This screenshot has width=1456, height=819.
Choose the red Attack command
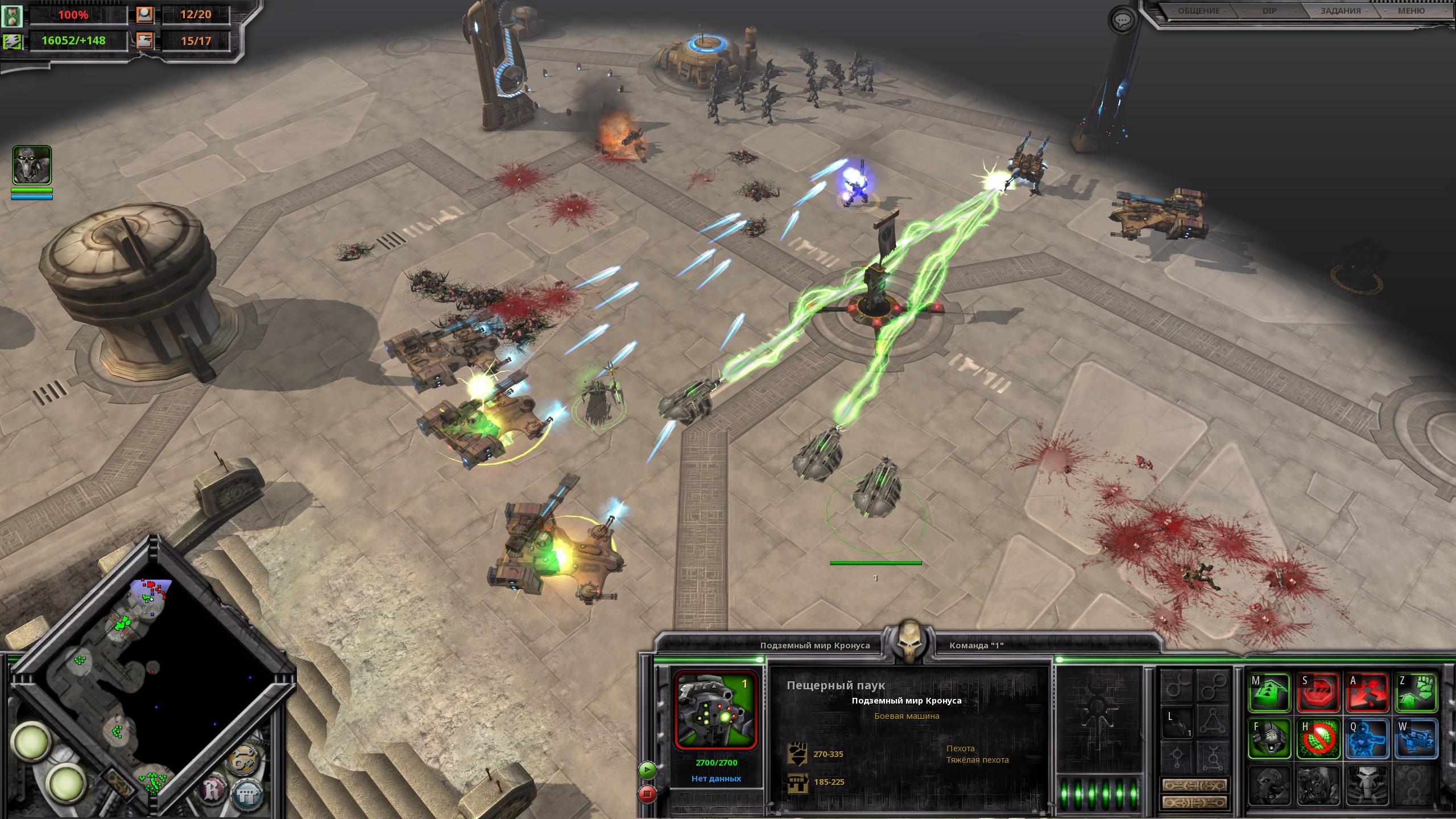[1367, 692]
